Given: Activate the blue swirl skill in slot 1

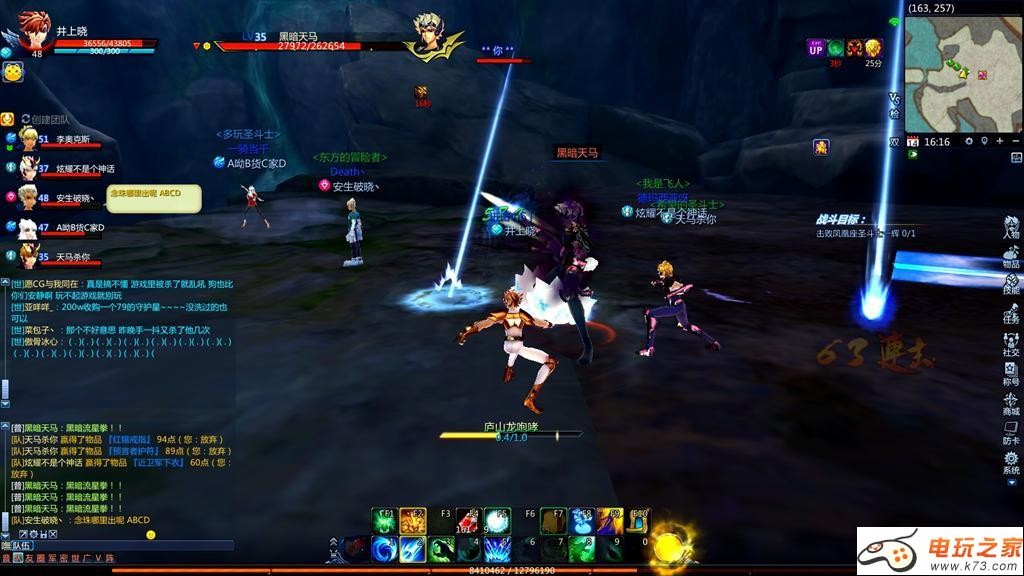Looking at the screenshot, I should pos(385,548).
